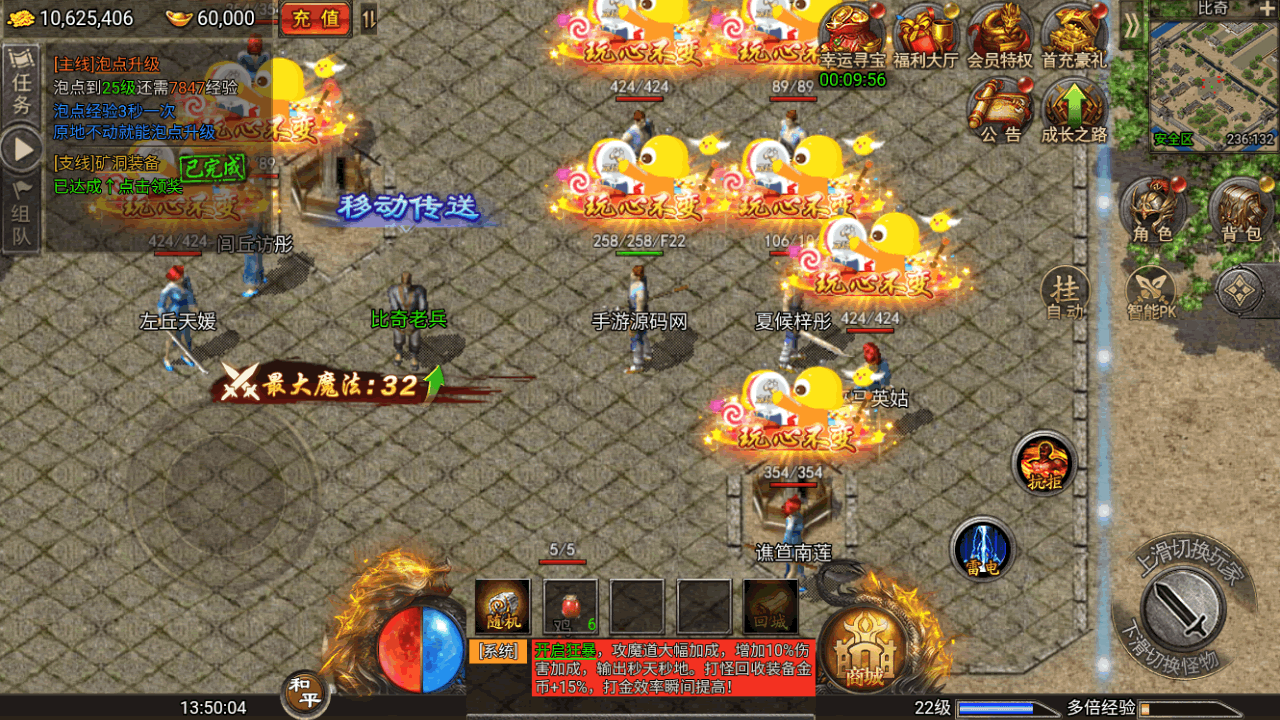Show the 会员特权 member privileges
This screenshot has width=1280, height=720.
coord(999,36)
